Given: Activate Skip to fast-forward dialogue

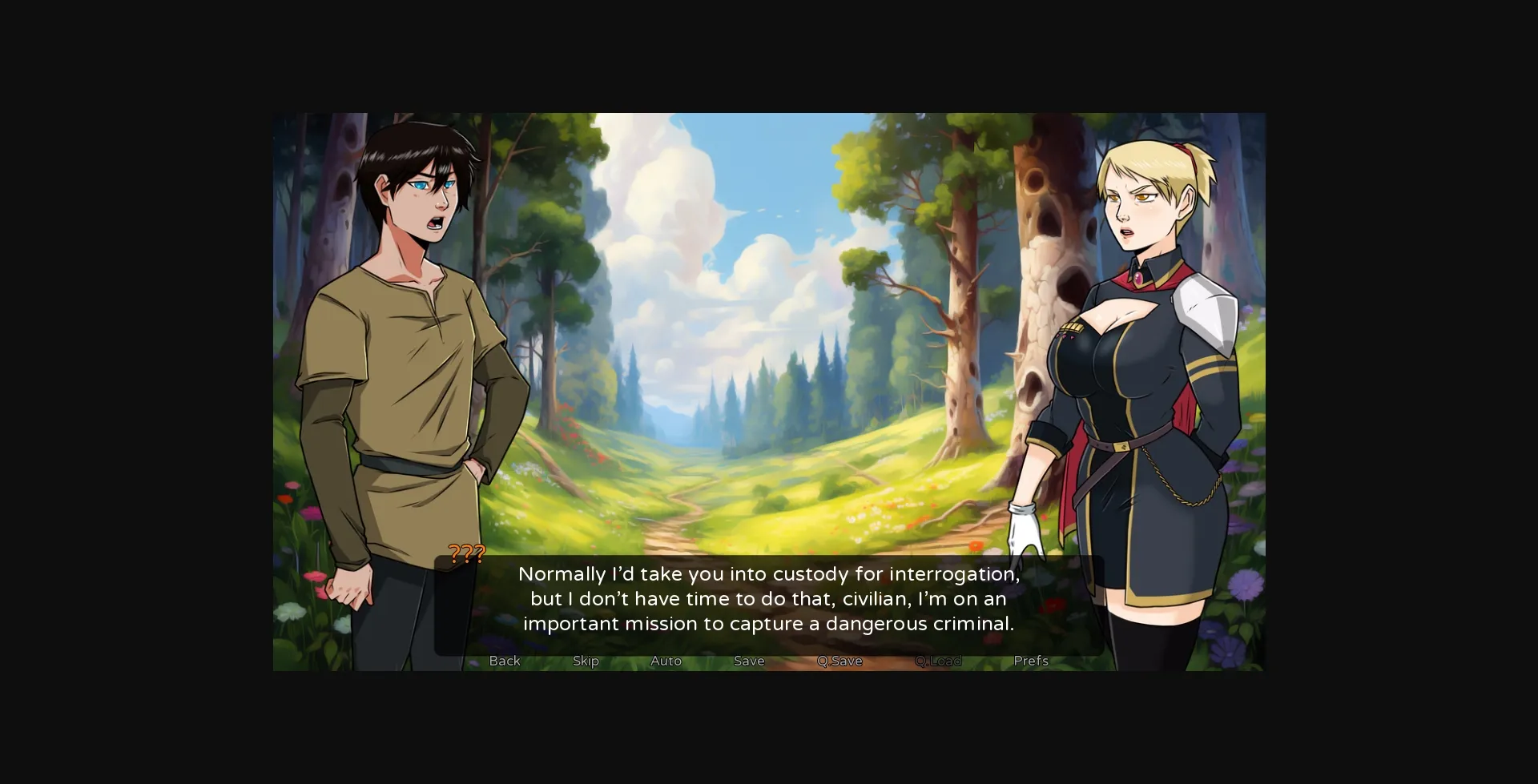Looking at the screenshot, I should (586, 661).
